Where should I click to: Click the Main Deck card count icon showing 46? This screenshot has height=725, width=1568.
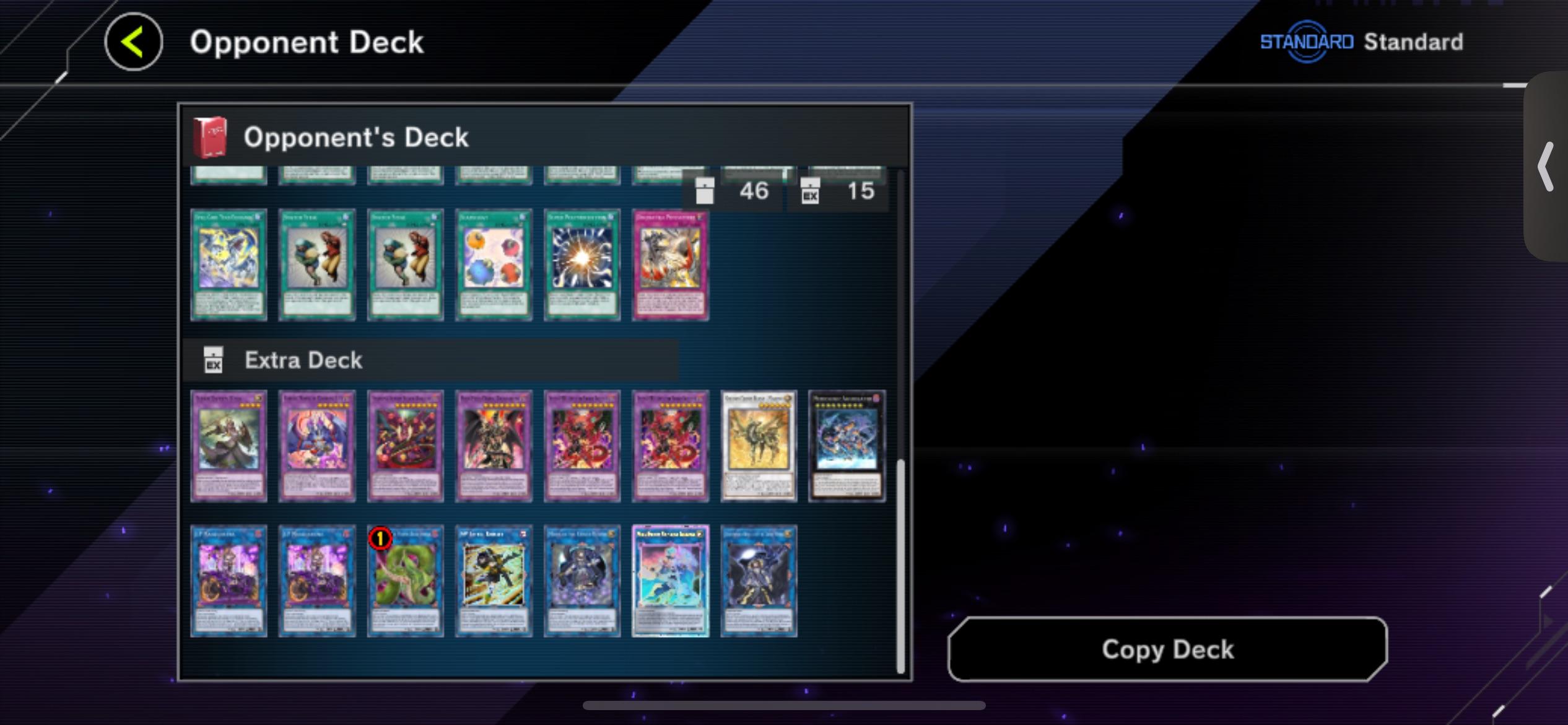coord(706,191)
